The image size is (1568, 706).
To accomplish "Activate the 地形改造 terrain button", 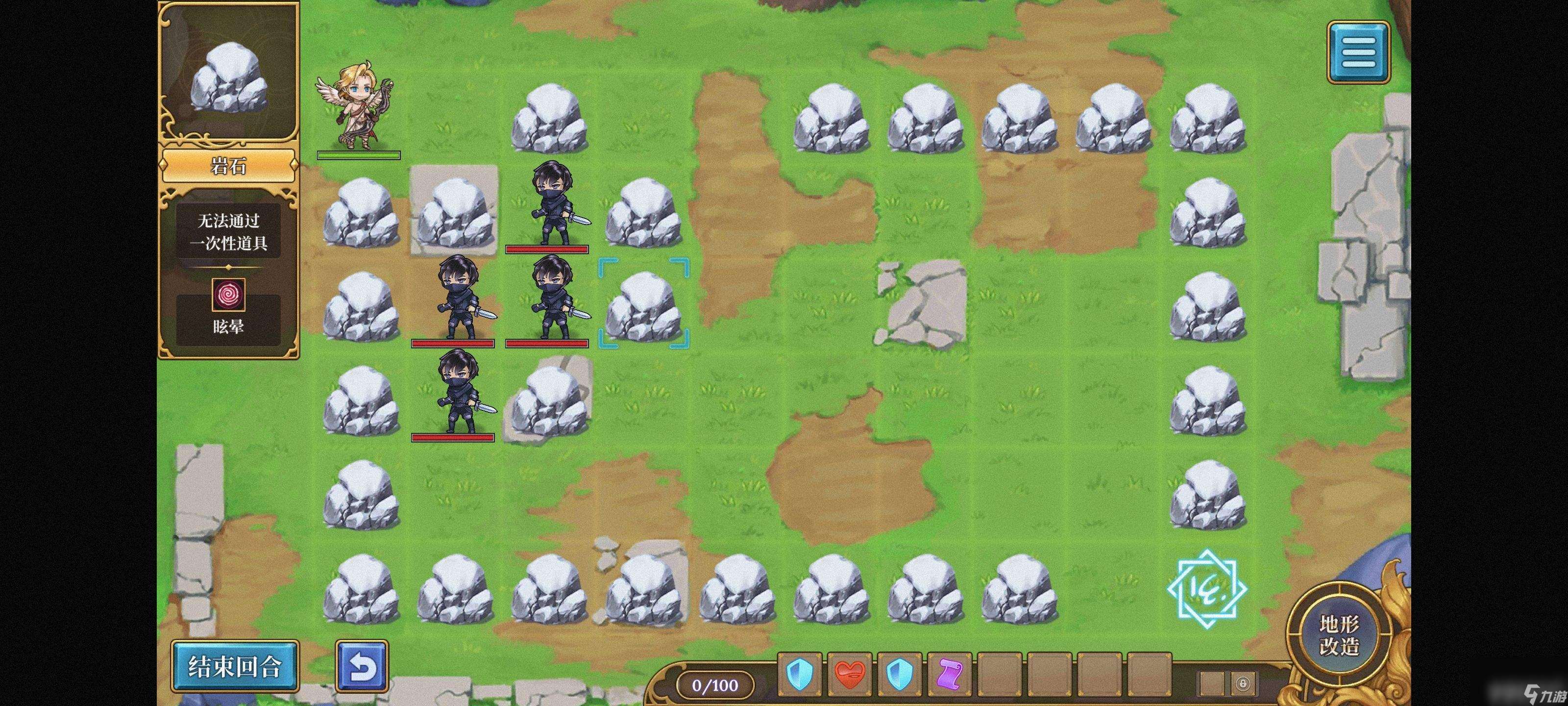I will 1339,635.
